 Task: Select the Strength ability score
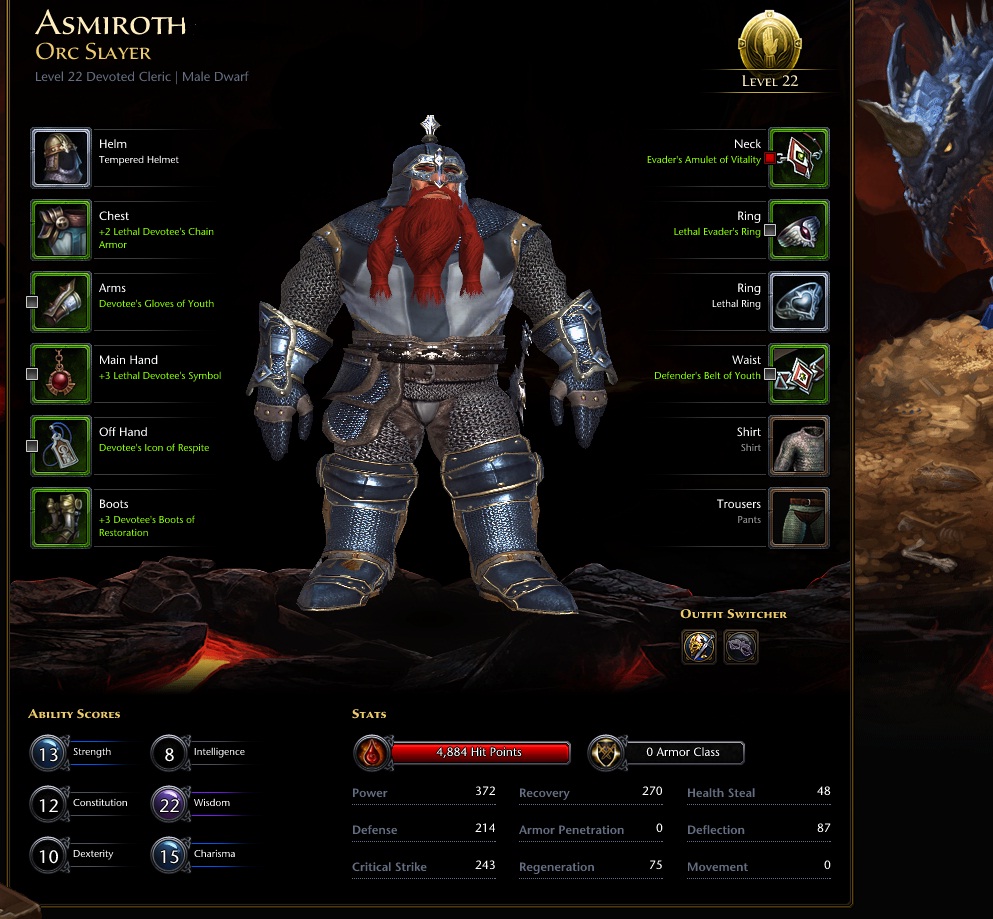pyautogui.click(x=48, y=753)
